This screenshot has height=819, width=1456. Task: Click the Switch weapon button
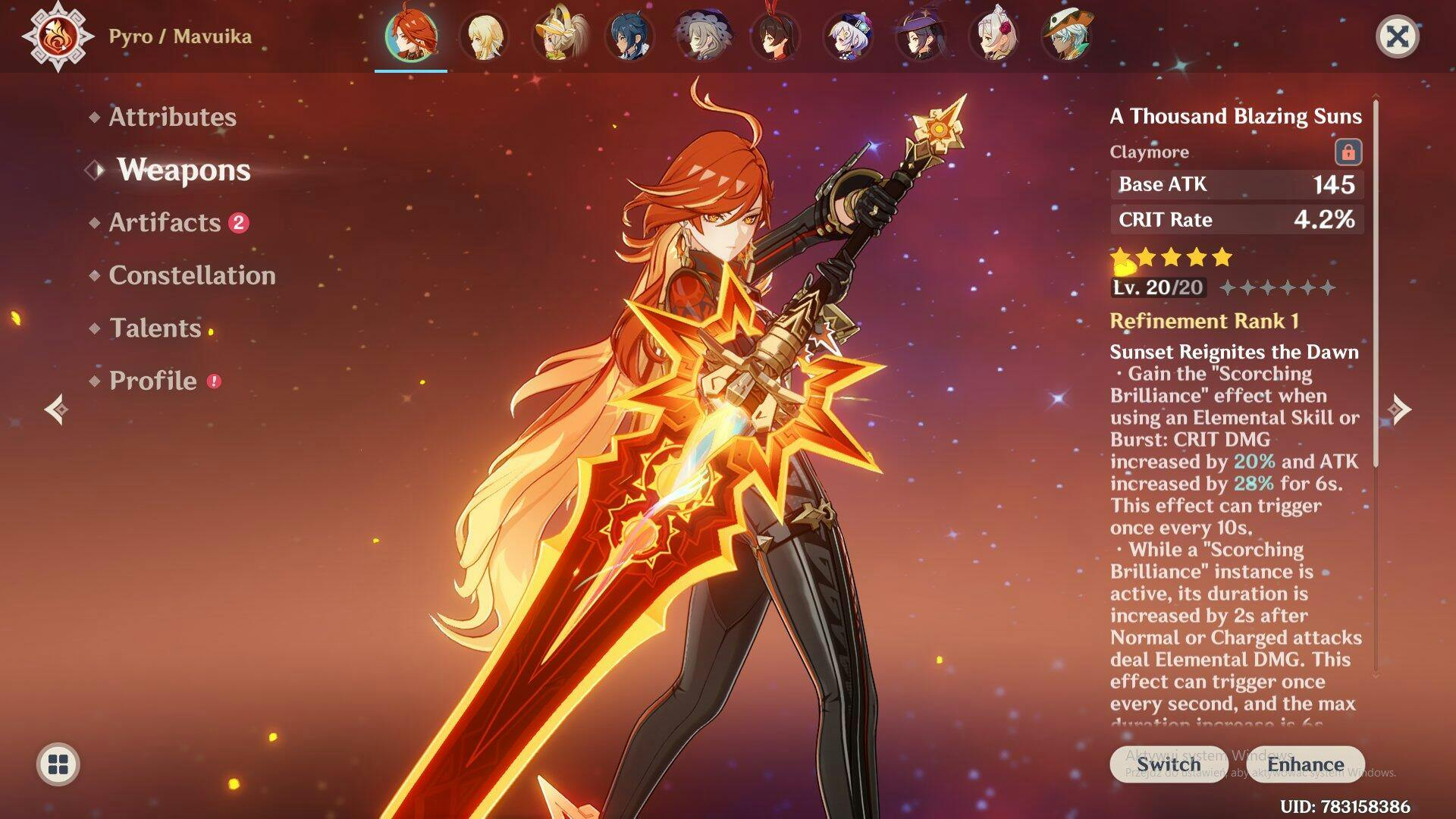1168,764
